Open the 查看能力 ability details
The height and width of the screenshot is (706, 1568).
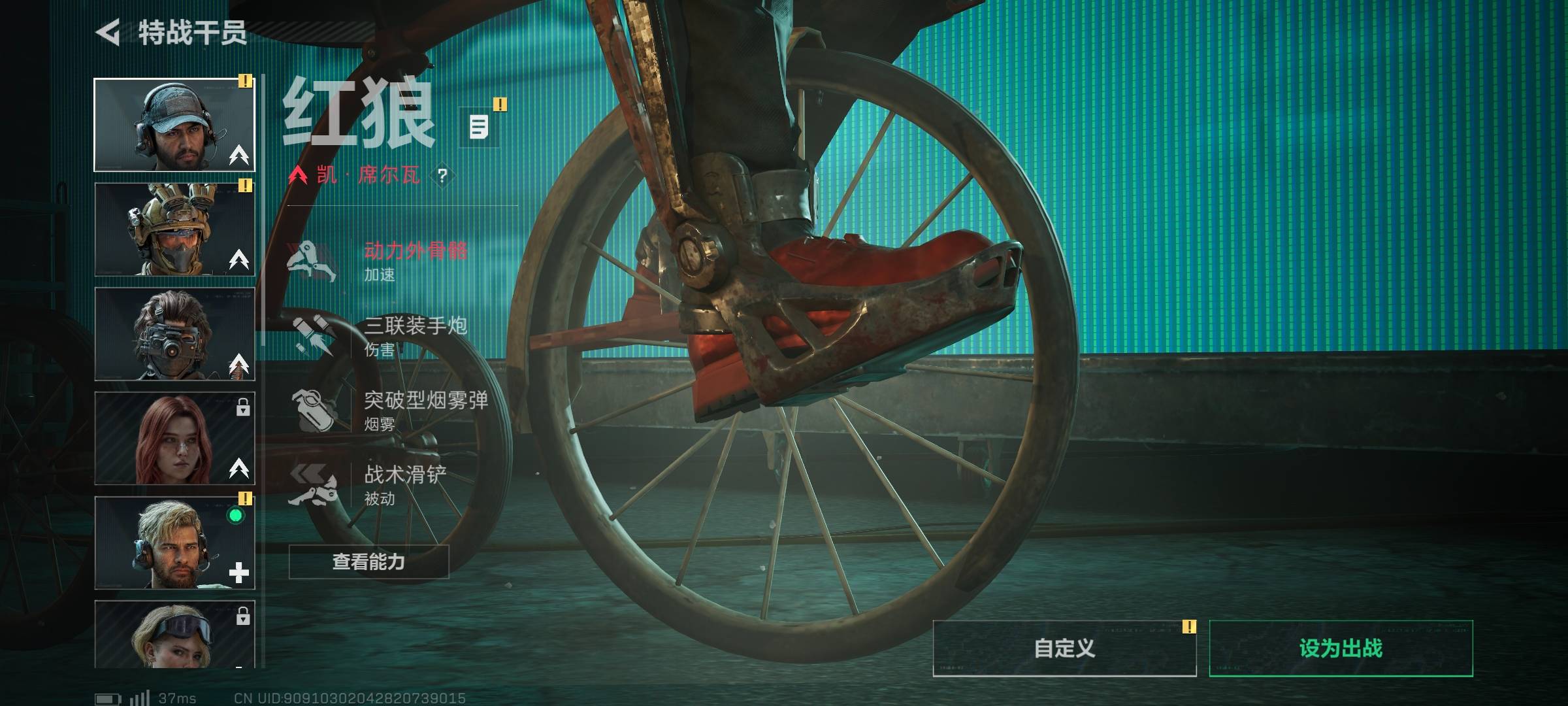[368, 562]
